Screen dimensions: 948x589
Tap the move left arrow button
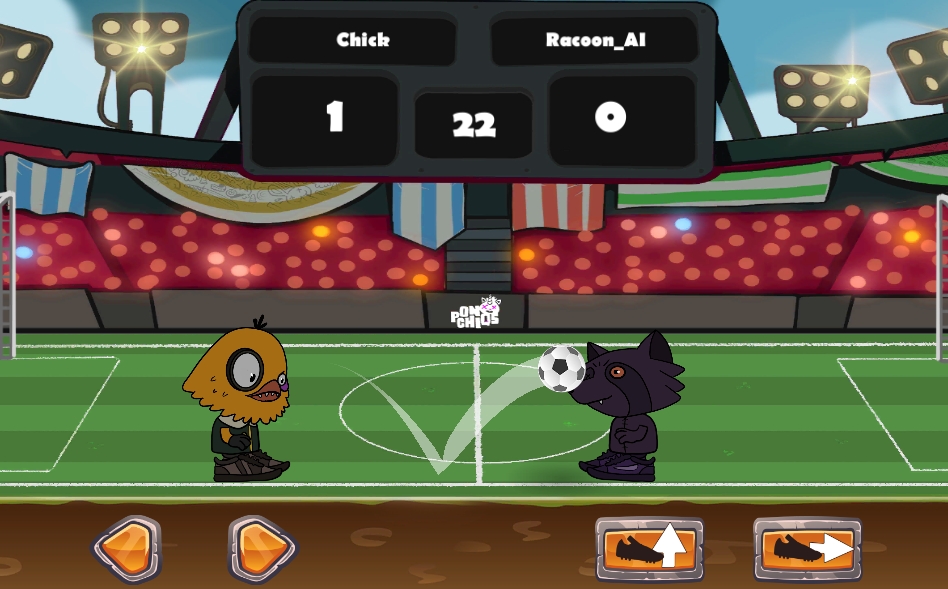[126, 549]
